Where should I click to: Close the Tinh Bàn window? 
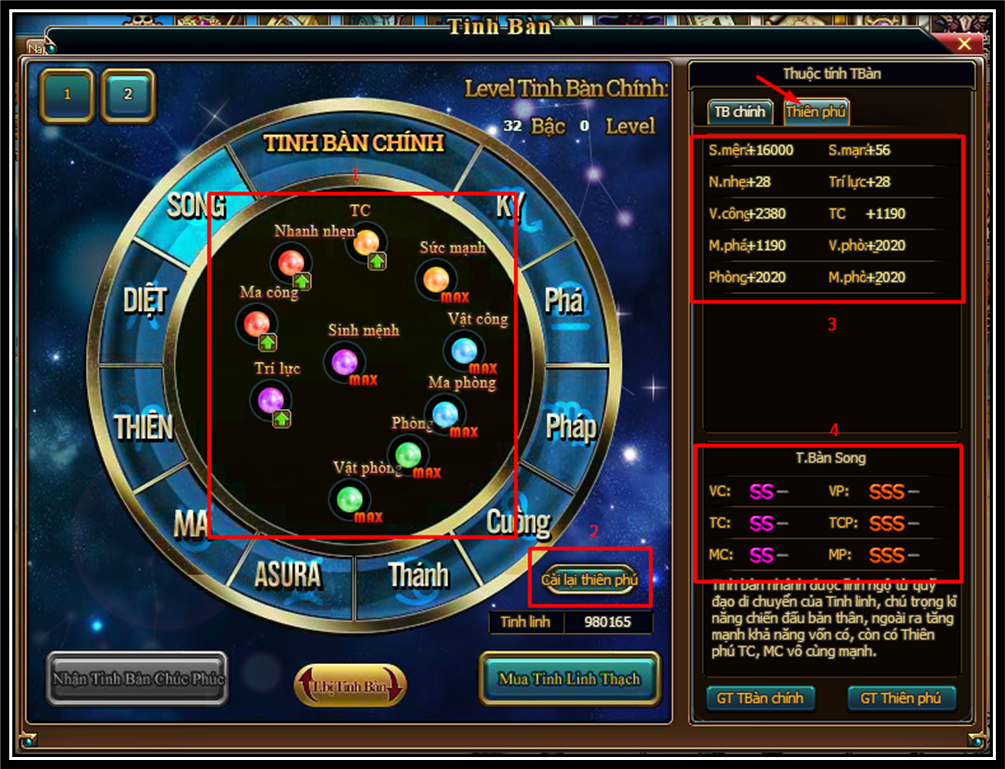964,44
